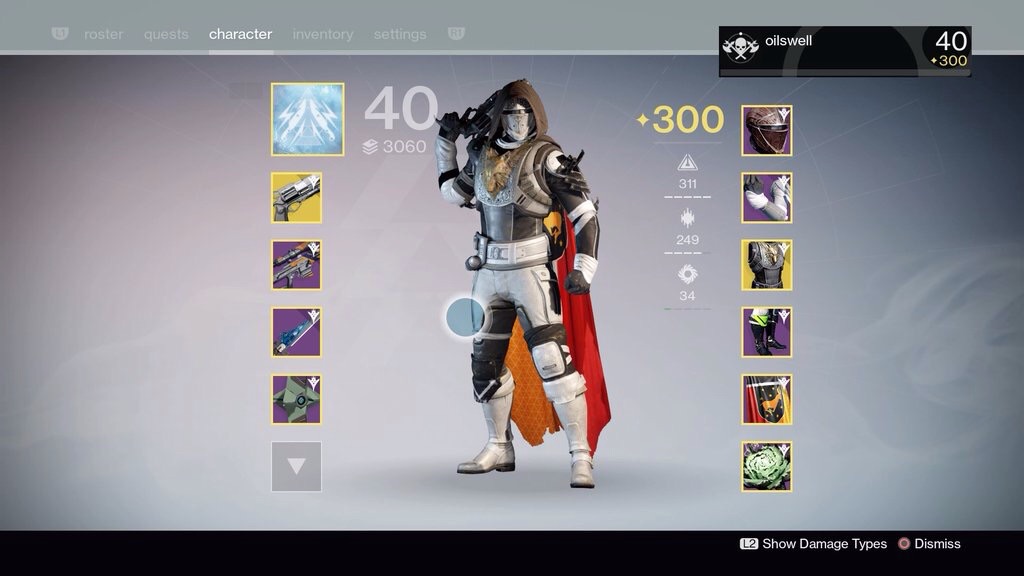Screen dimensions: 1024x576
Task: Click the oilswell player emblem banner
Action: click(x=844, y=50)
